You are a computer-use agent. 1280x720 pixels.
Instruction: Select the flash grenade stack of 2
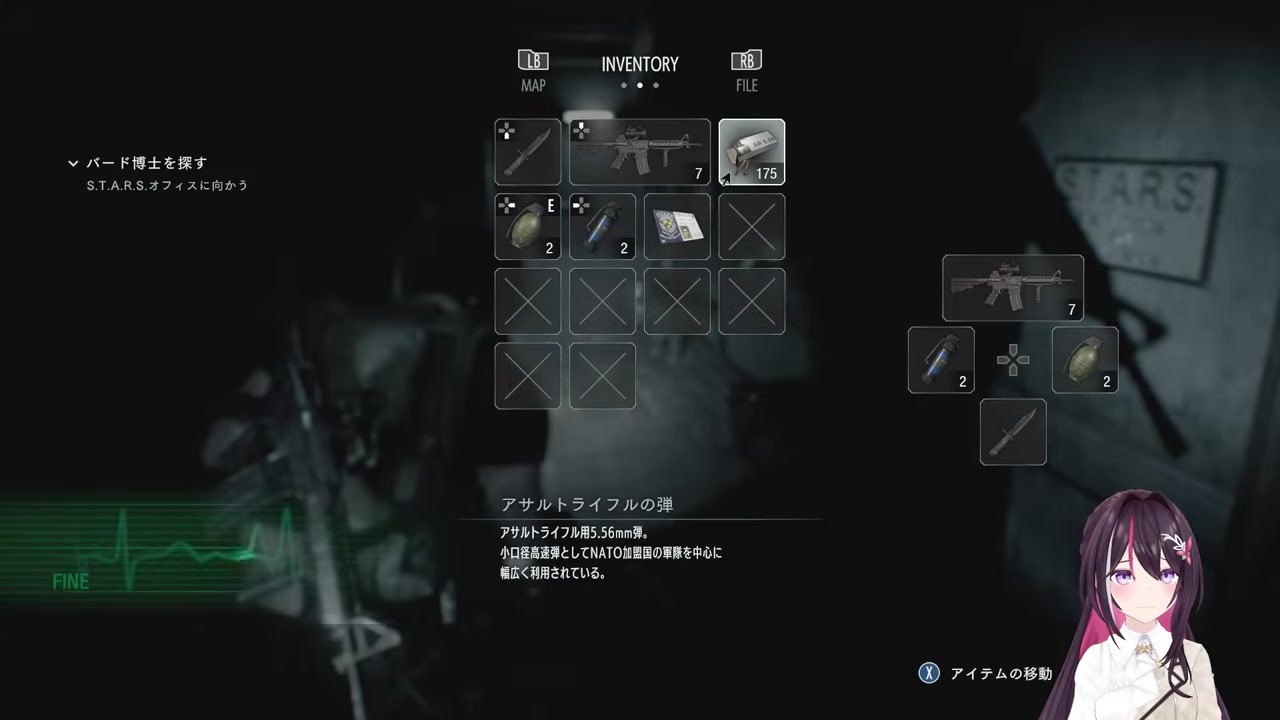click(602, 227)
